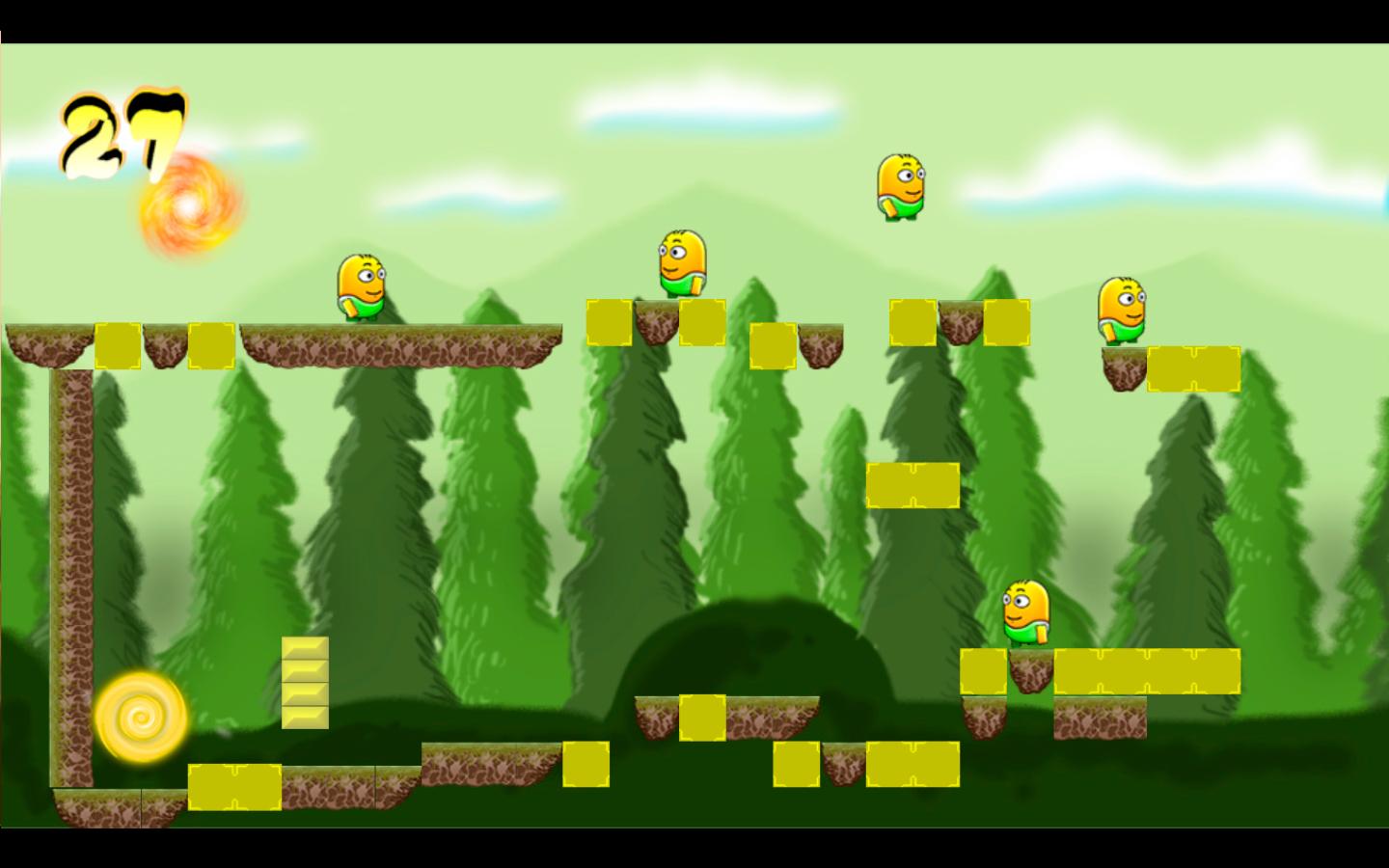Select the yellow character standing on the leftmost wooden platform
The height and width of the screenshot is (868, 1389).
click(x=362, y=289)
